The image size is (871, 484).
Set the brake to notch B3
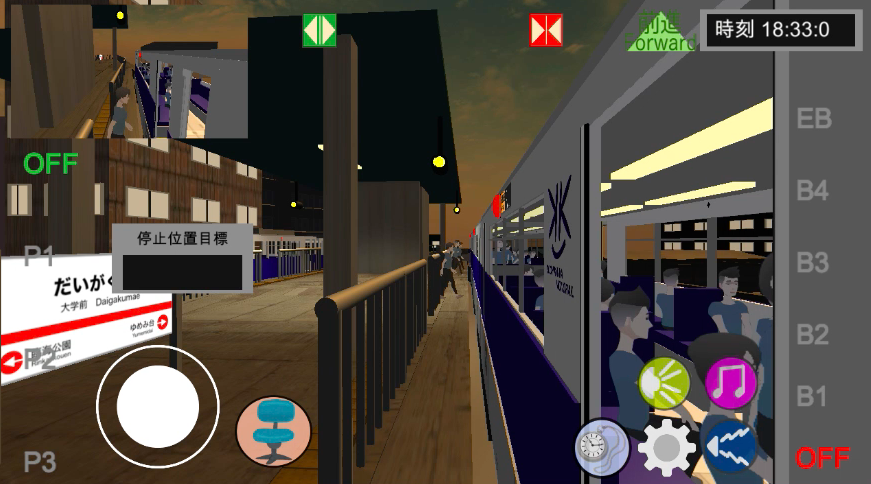tap(812, 263)
